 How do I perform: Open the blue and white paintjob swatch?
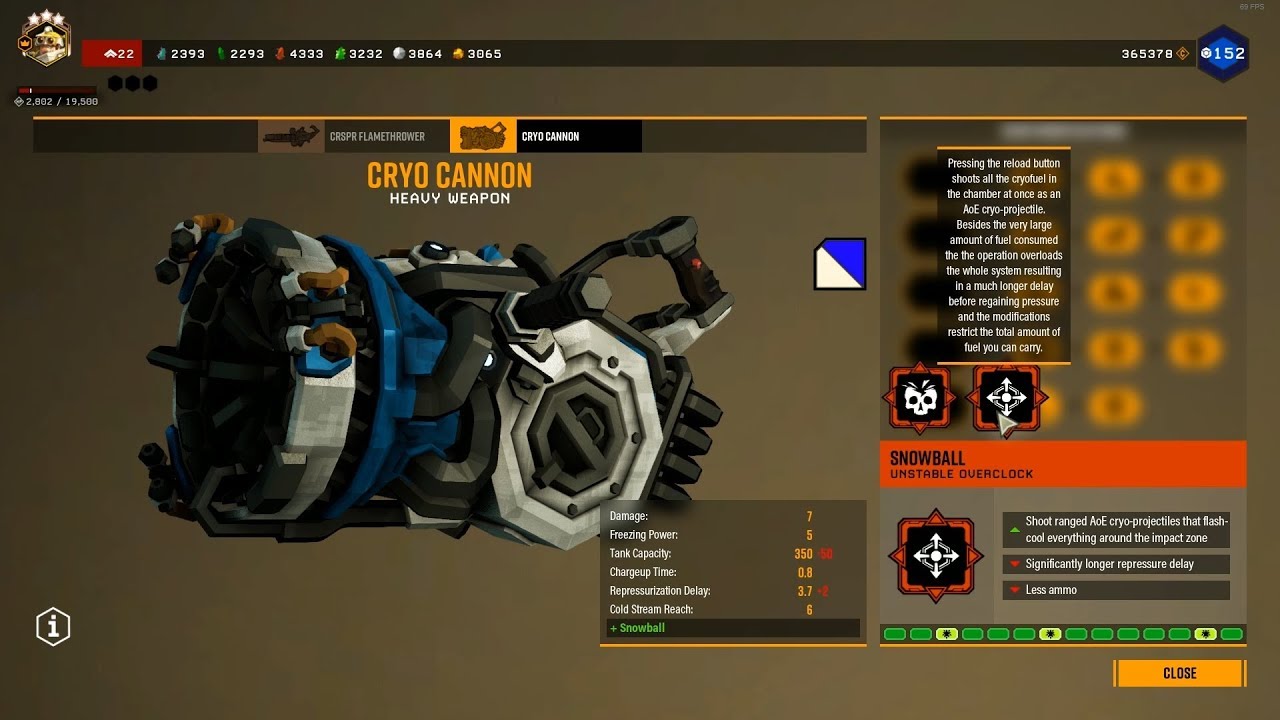point(840,264)
